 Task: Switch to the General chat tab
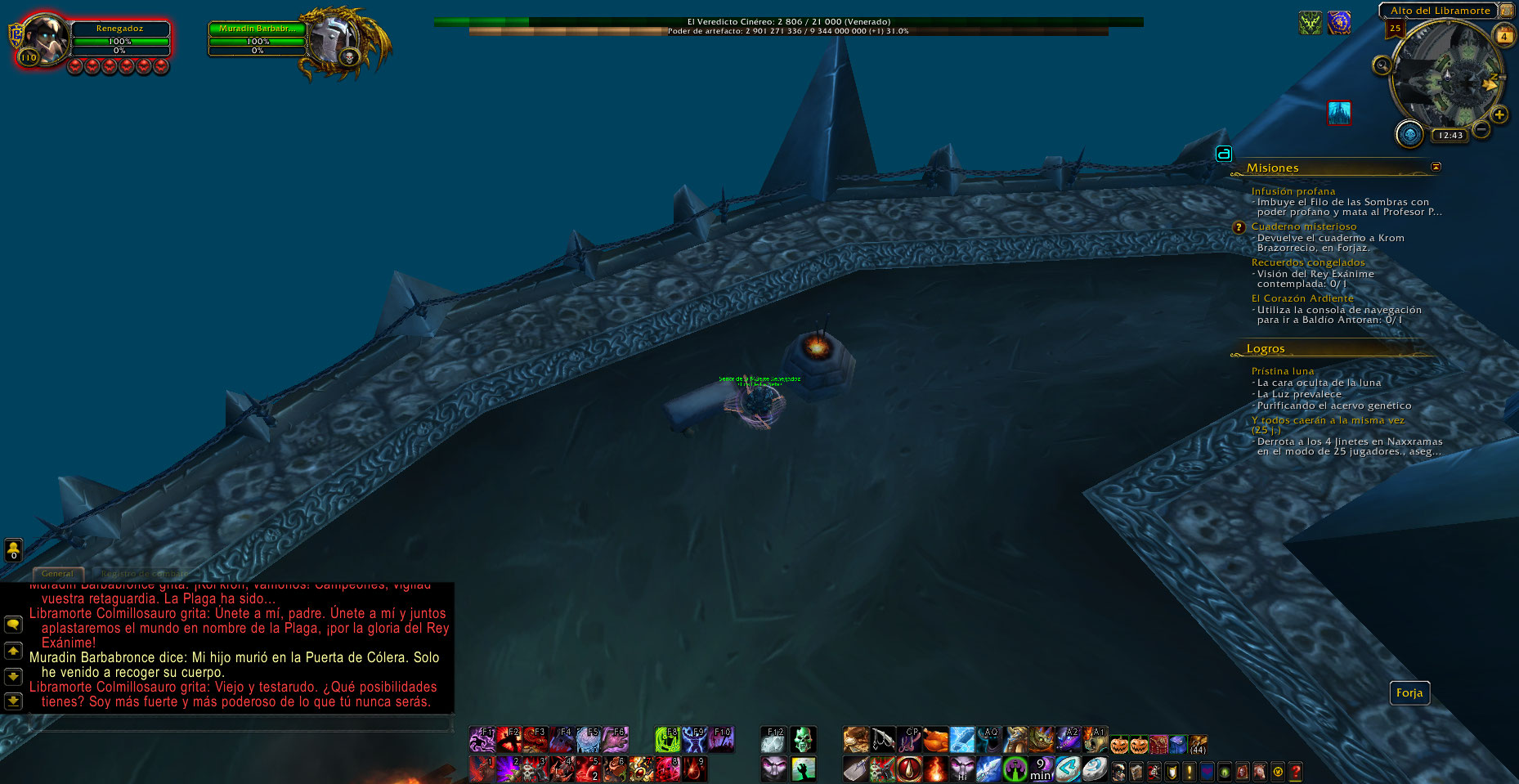(x=57, y=574)
